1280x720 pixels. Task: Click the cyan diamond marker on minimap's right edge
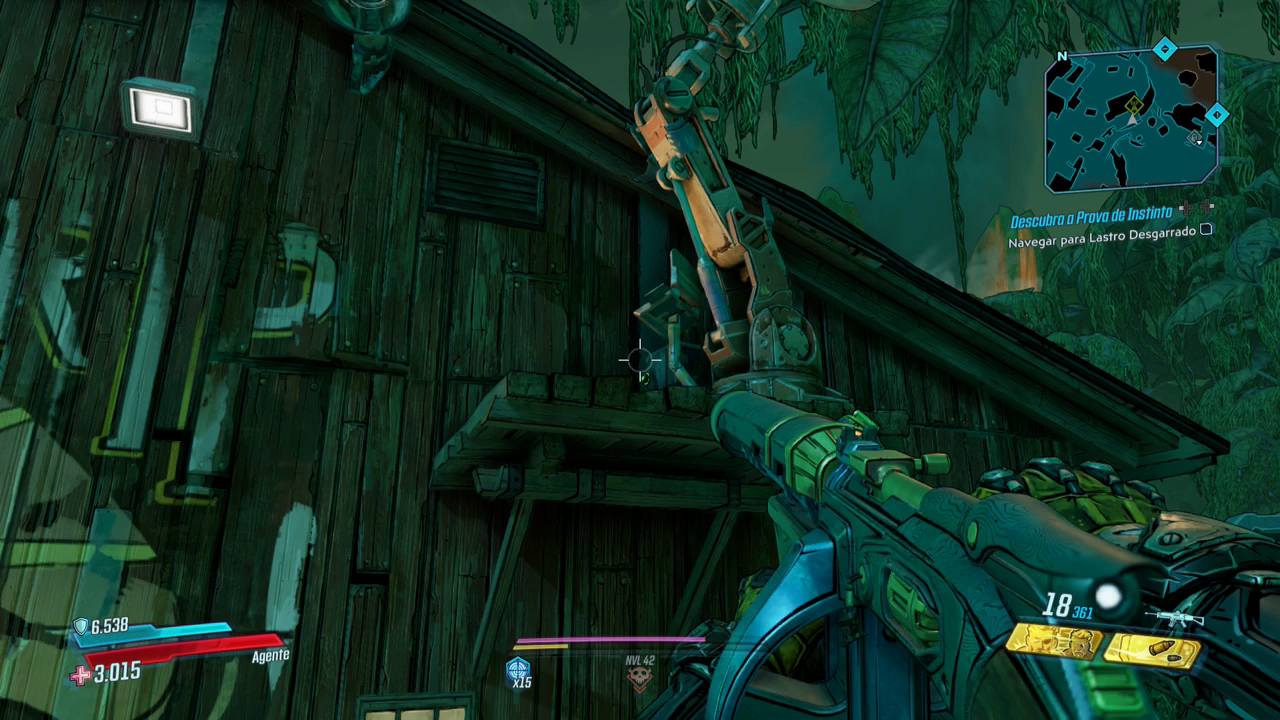point(1216,115)
